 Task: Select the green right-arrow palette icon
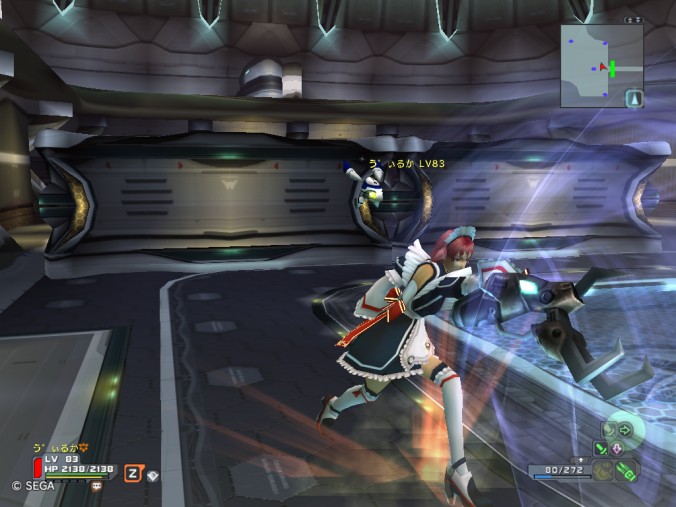click(623, 431)
